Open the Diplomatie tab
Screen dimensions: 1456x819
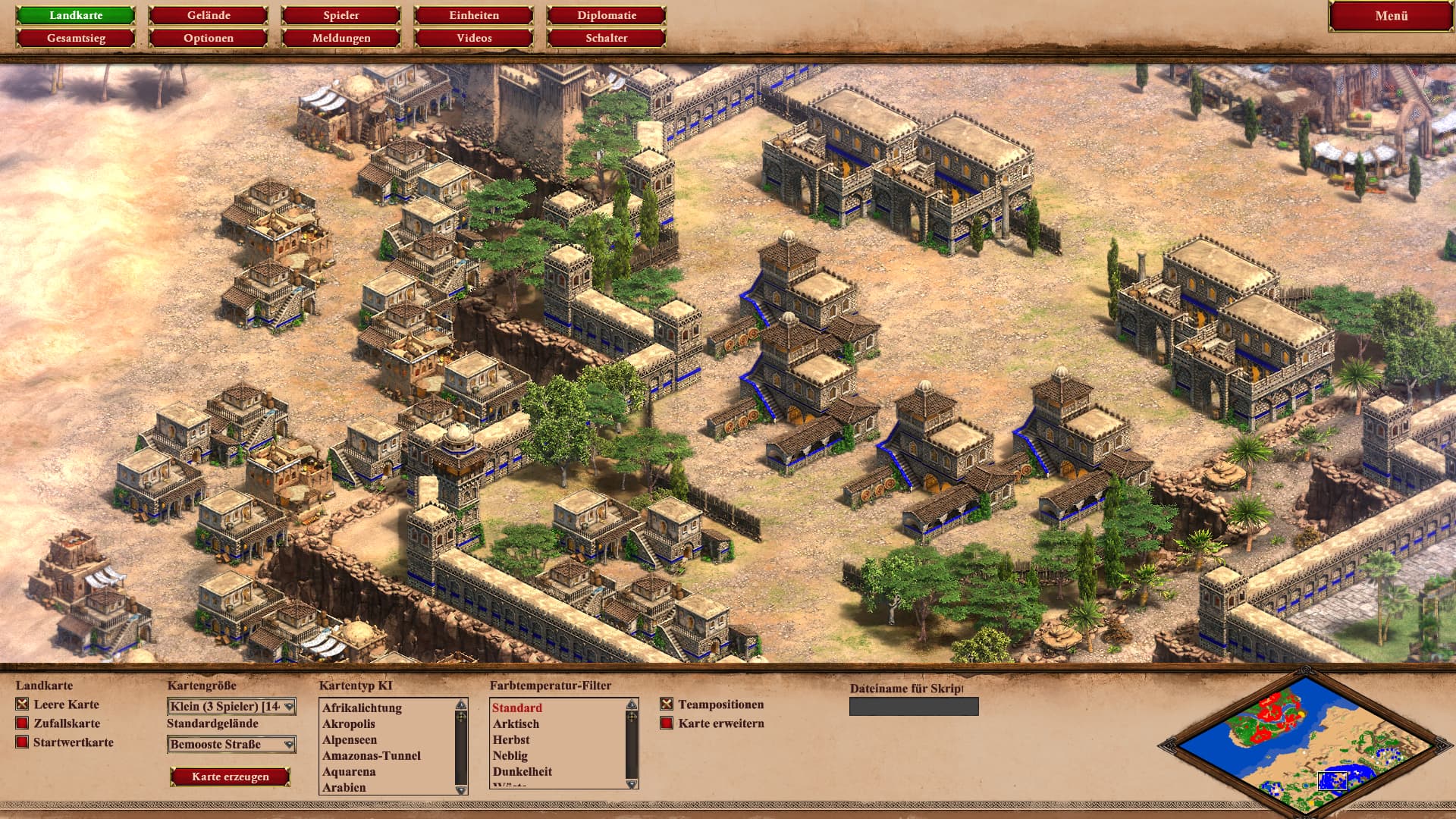point(607,15)
